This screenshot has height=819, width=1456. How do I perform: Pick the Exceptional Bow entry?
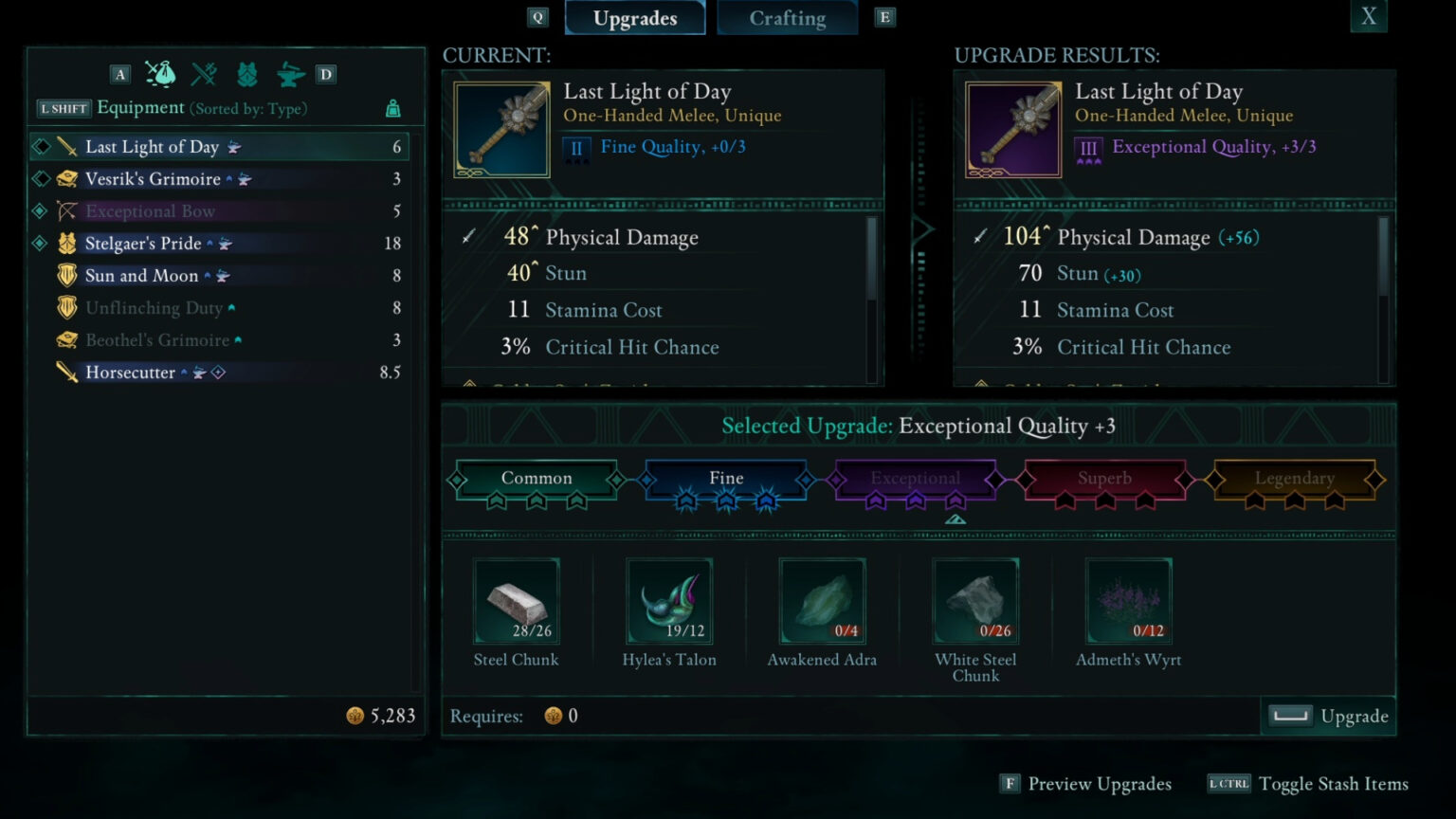coord(150,211)
